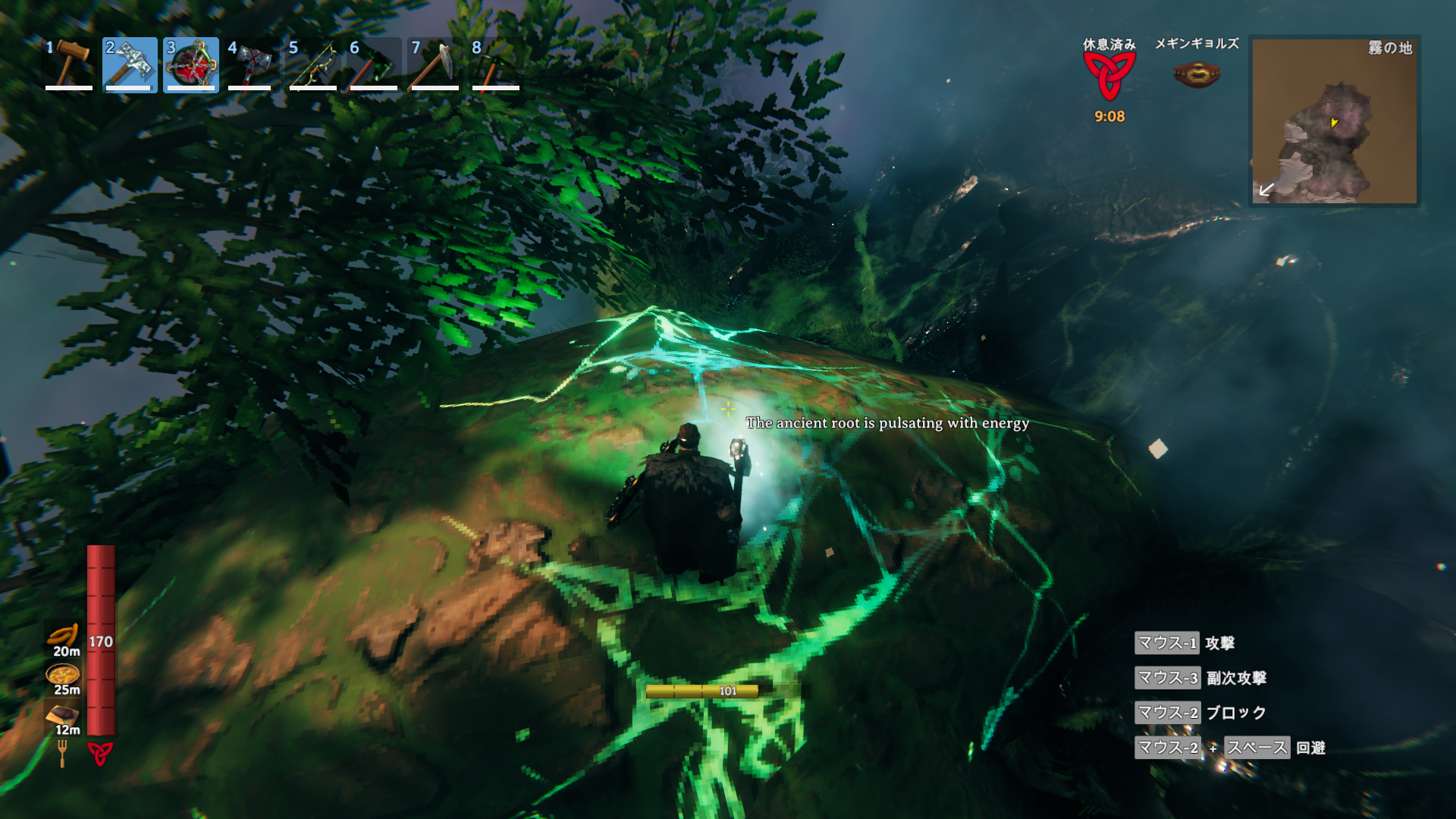Choose the iron sledge in hotbar slot 4
The width and height of the screenshot is (1456, 819).
coord(250,64)
